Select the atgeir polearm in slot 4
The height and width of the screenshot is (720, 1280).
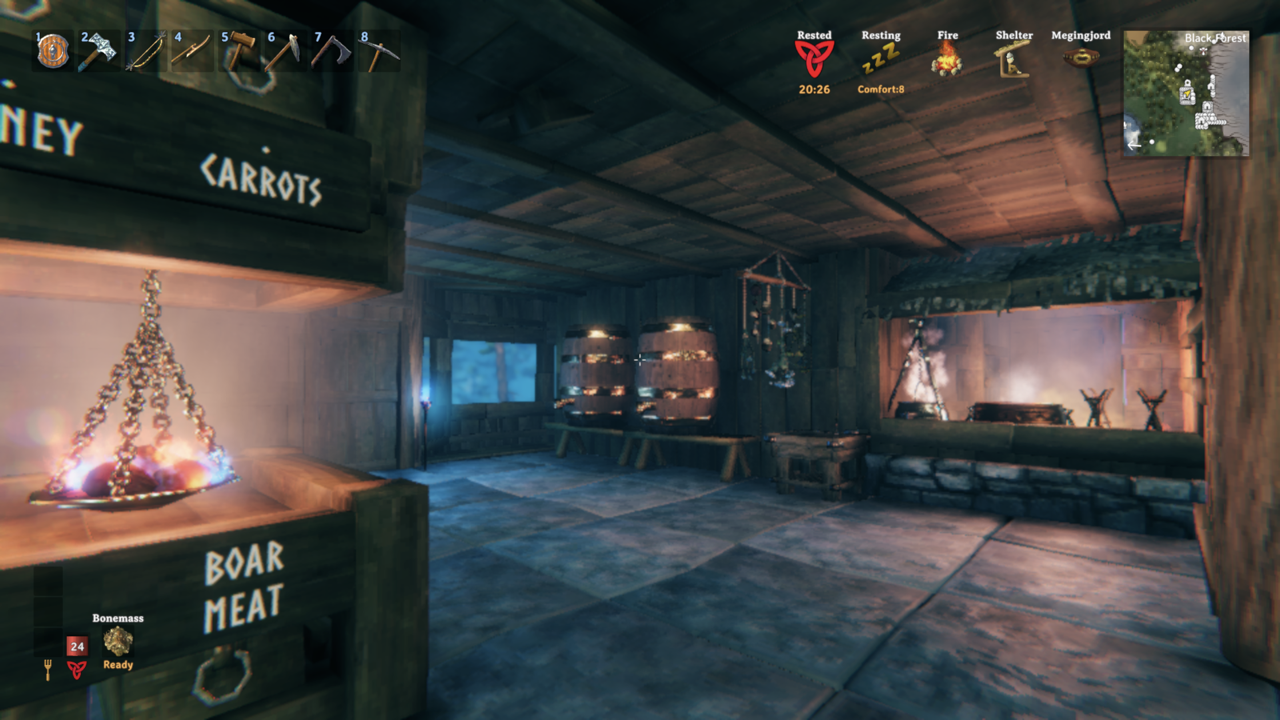[x=191, y=51]
